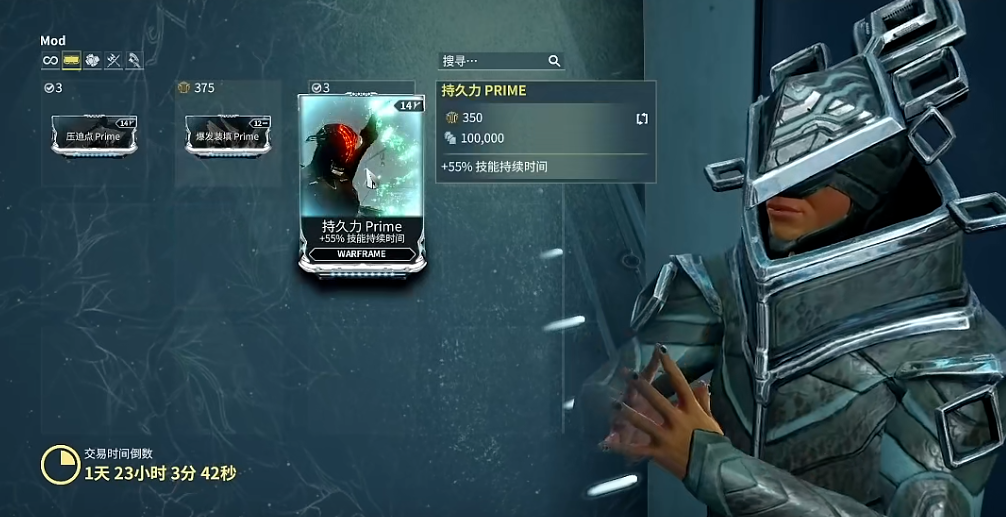Image resolution: width=1006 pixels, height=517 pixels.
Task: Select the crossed weapons filter tab
Action: [x=114, y=61]
